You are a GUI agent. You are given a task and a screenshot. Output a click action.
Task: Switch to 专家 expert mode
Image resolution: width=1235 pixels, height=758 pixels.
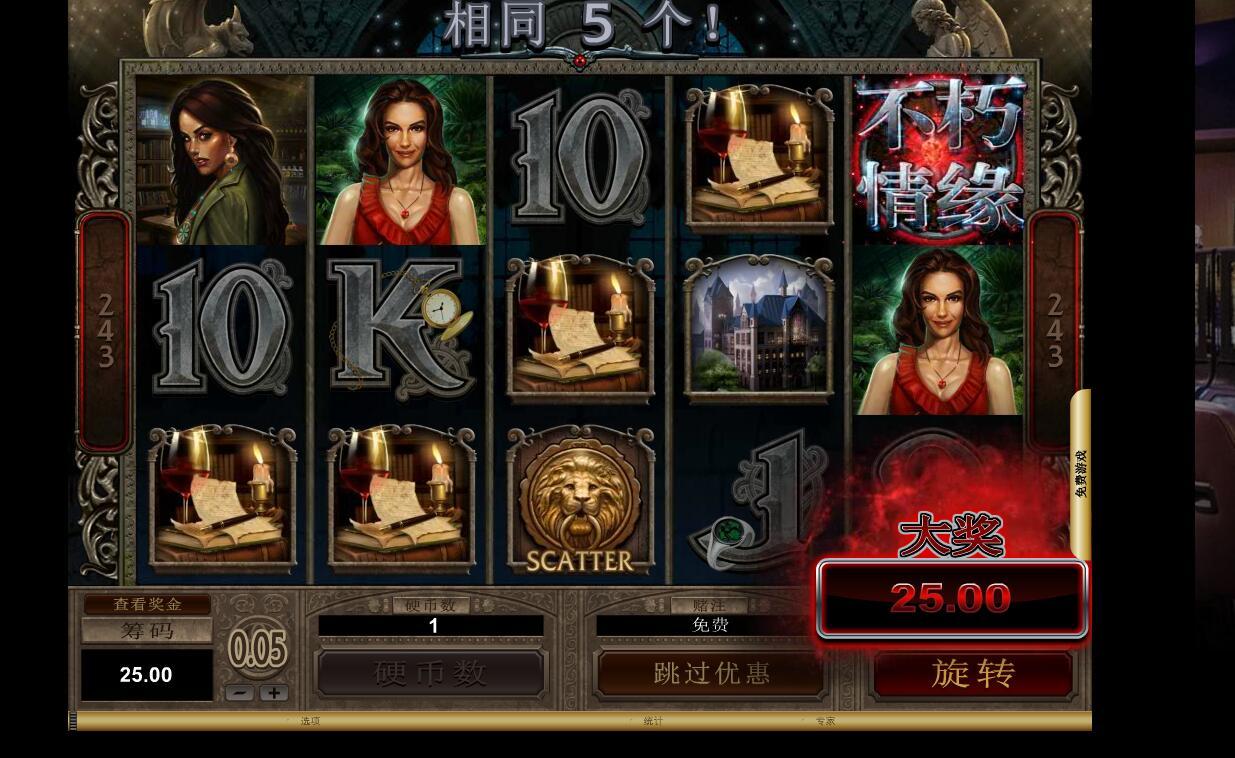(x=824, y=721)
